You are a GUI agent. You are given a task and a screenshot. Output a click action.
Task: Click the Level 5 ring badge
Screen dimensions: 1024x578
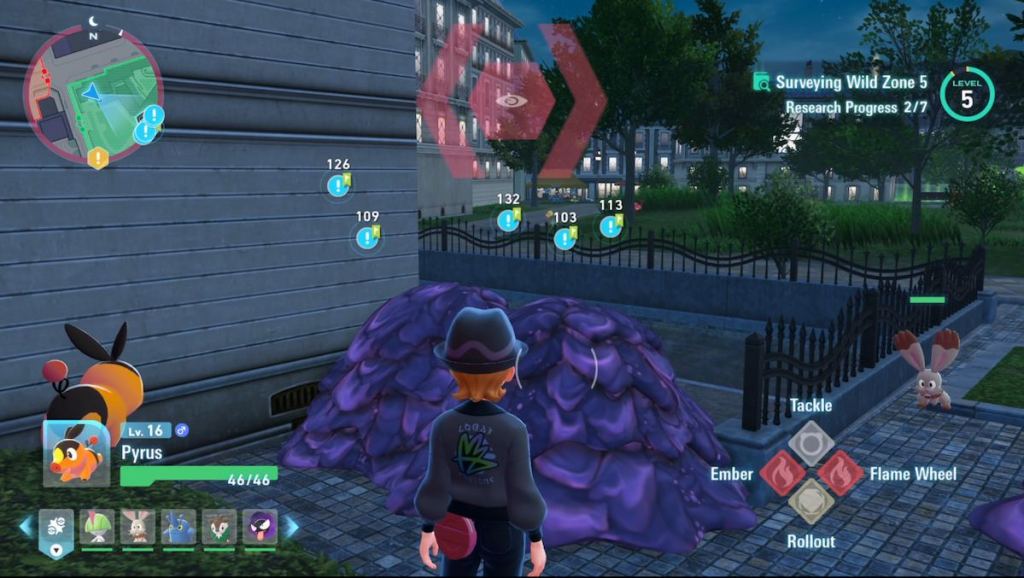pyautogui.click(x=966, y=95)
